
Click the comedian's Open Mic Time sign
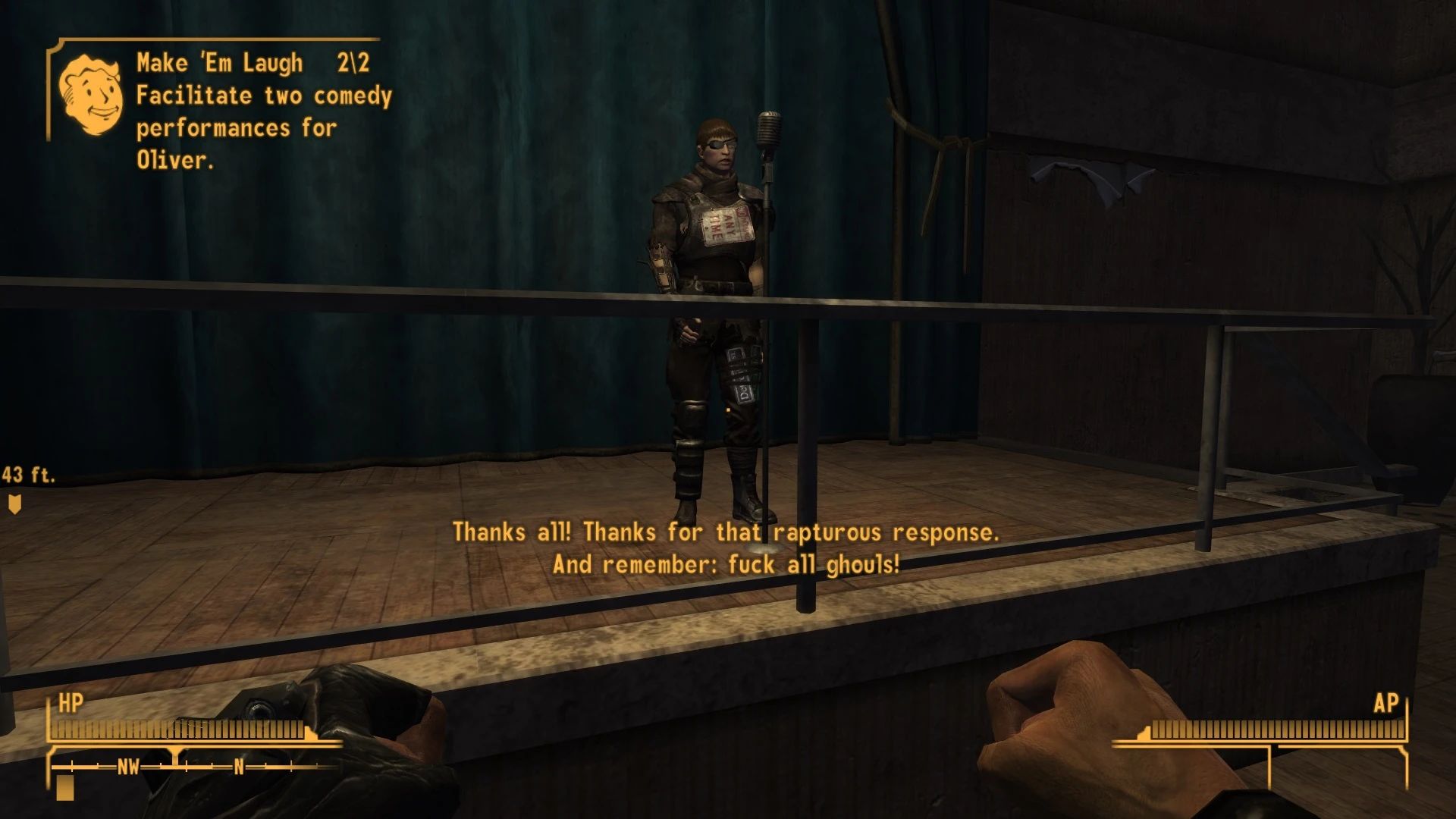click(x=724, y=225)
